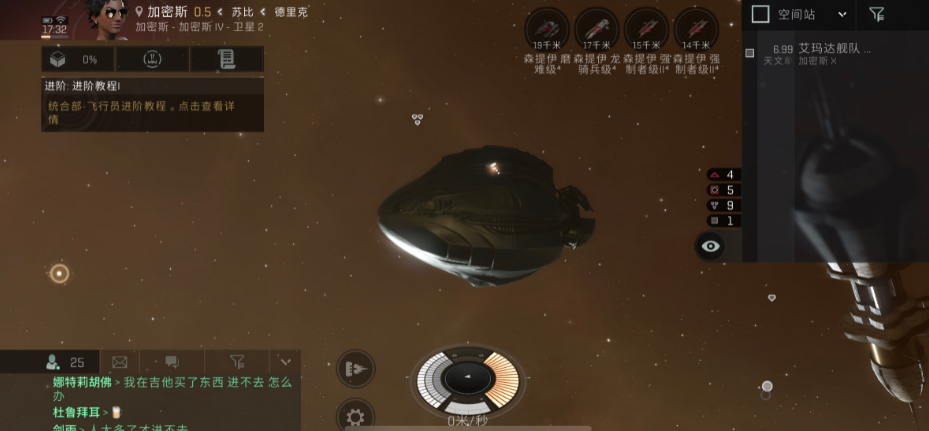Open the 空间站 overview dropdown
The image size is (929, 431).
point(842,14)
